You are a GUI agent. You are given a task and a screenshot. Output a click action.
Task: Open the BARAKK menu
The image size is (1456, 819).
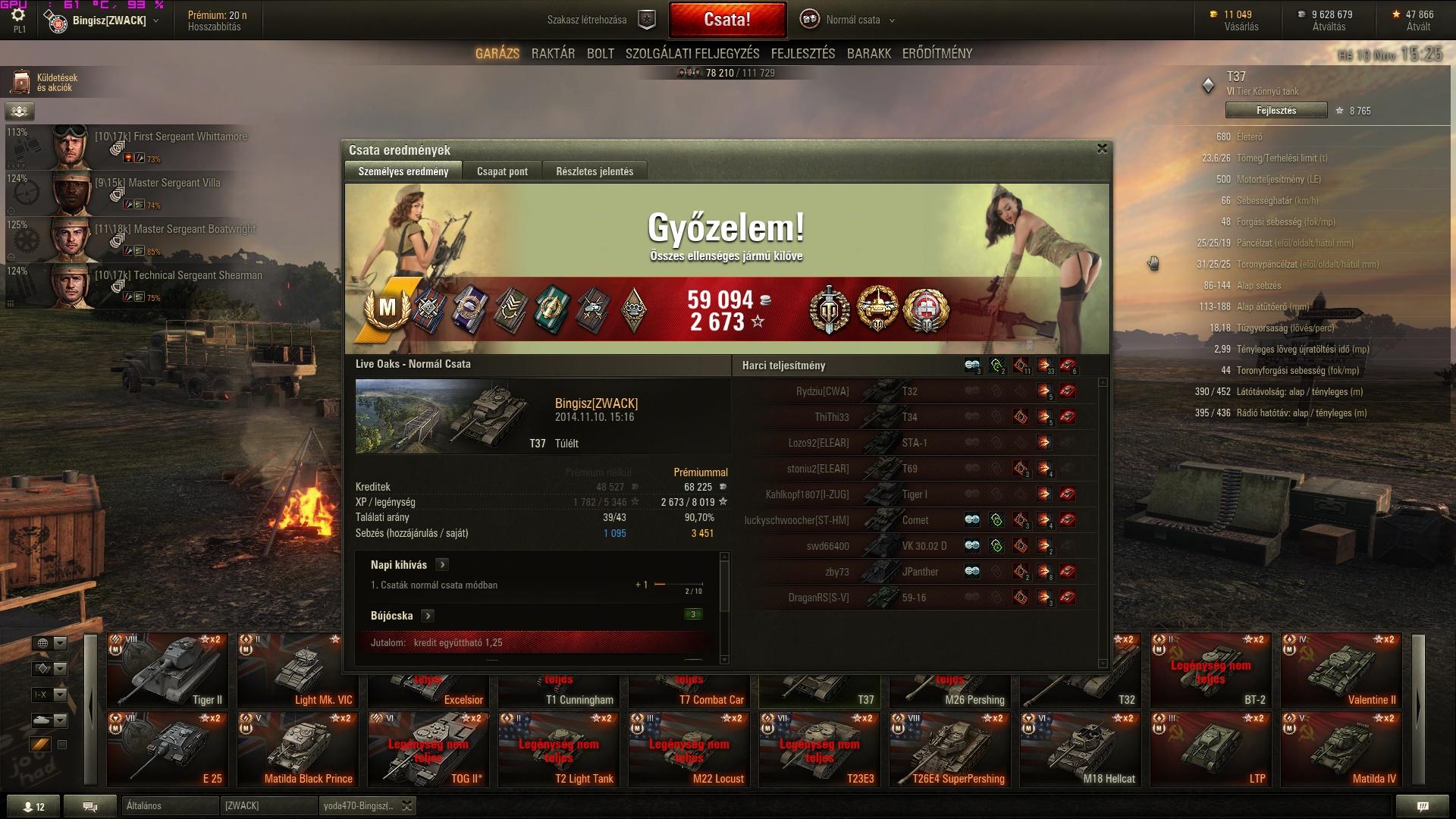[x=868, y=54]
